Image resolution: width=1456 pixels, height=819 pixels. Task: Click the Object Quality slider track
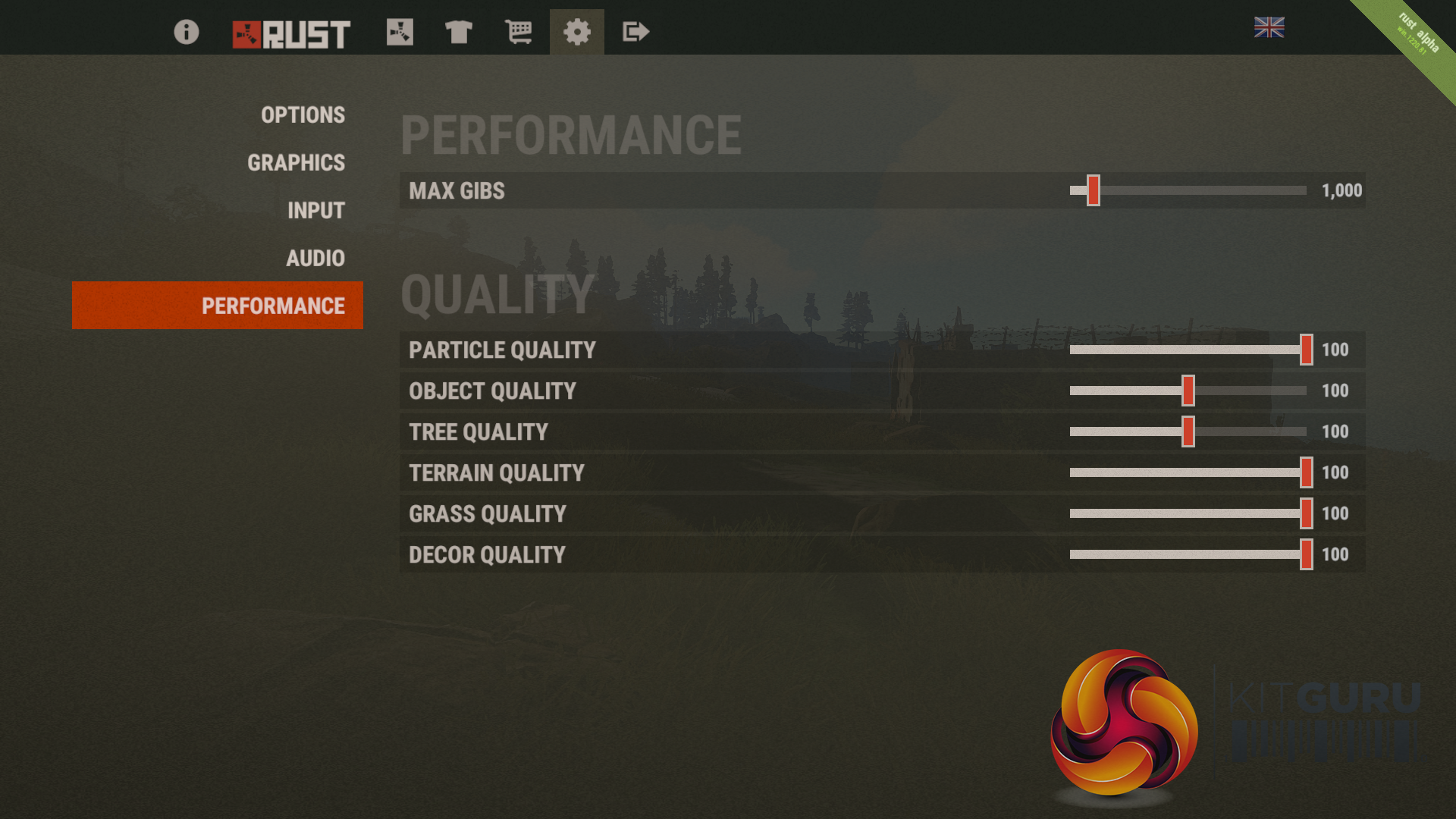1188,391
